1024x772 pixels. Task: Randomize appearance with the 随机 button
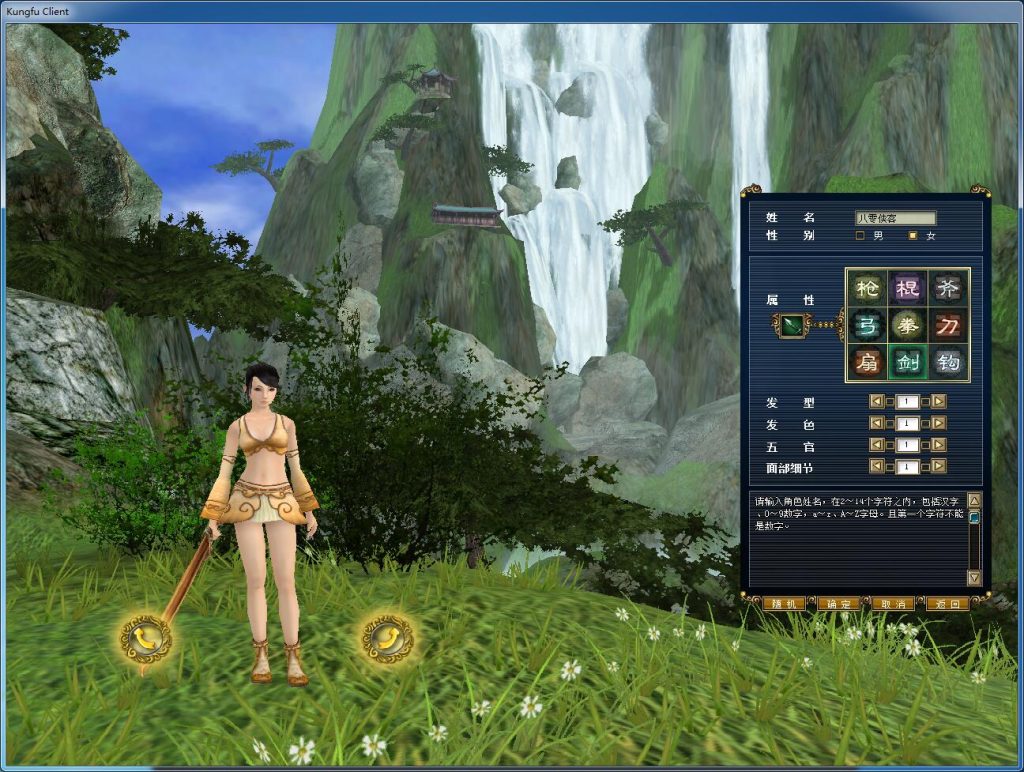pos(783,604)
